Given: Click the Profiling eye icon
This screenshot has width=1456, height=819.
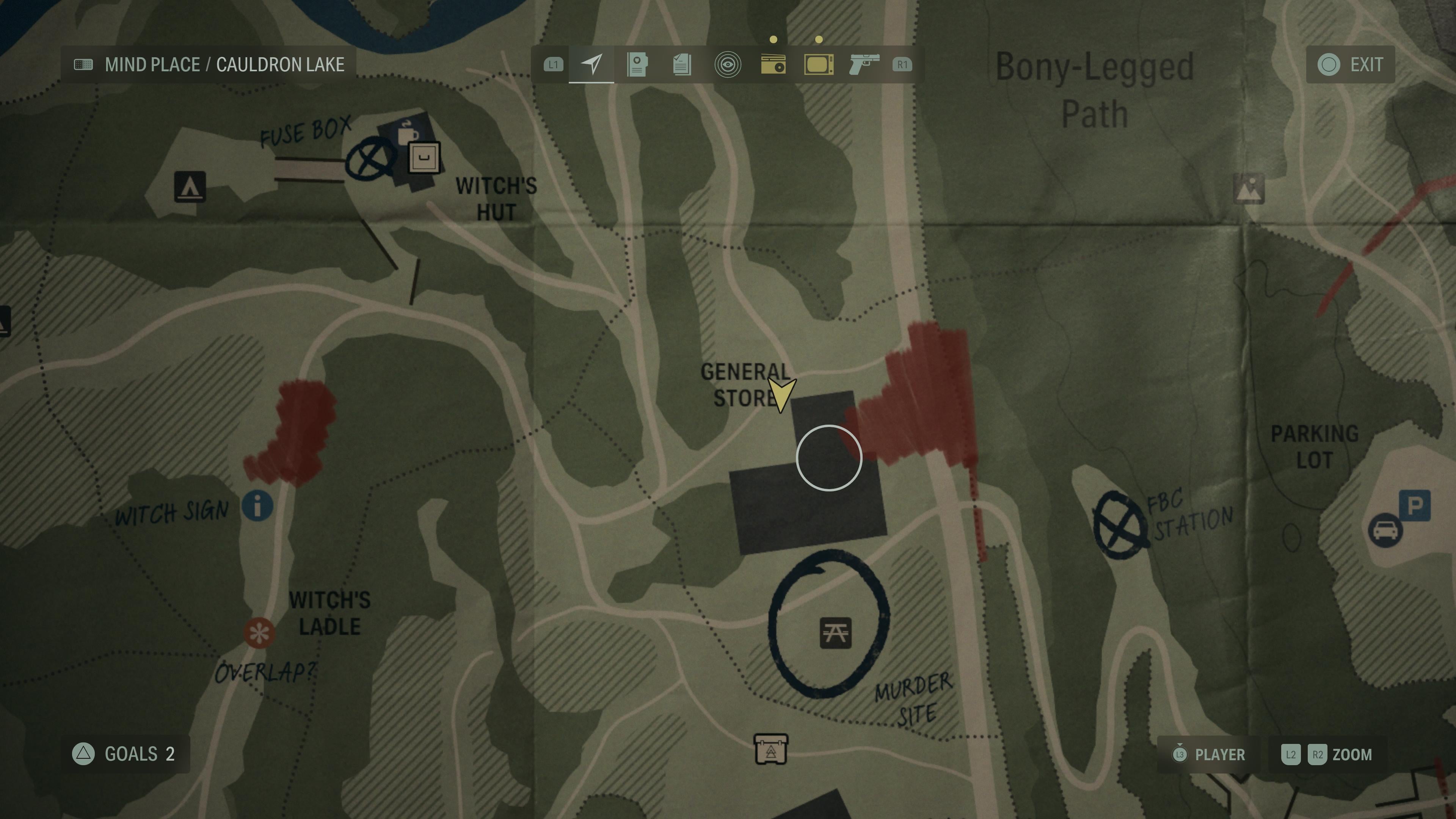Looking at the screenshot, I should [728, 65].
